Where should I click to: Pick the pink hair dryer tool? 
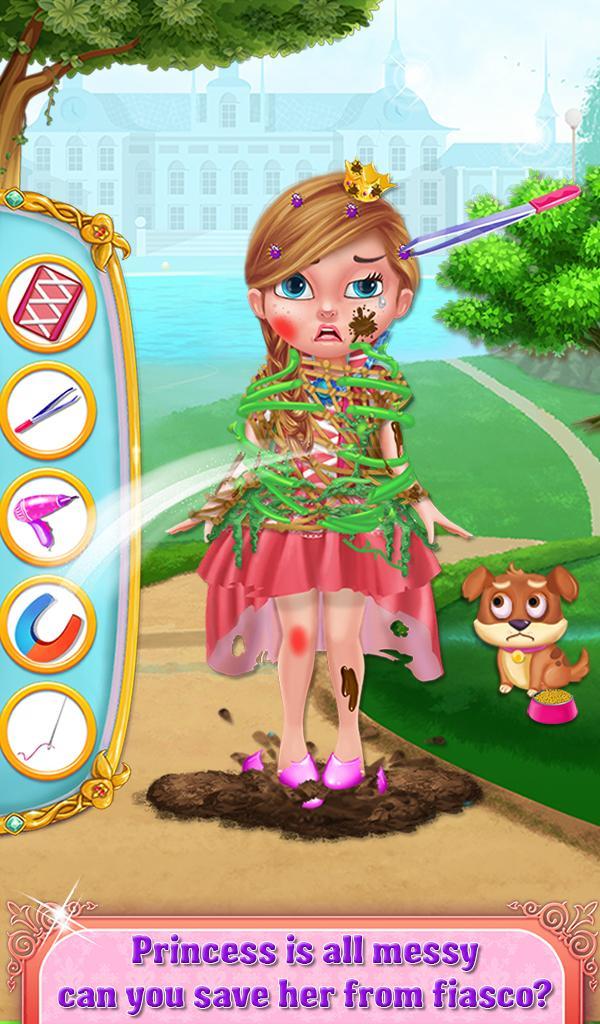pyautogui.click(x=47, y=517)
